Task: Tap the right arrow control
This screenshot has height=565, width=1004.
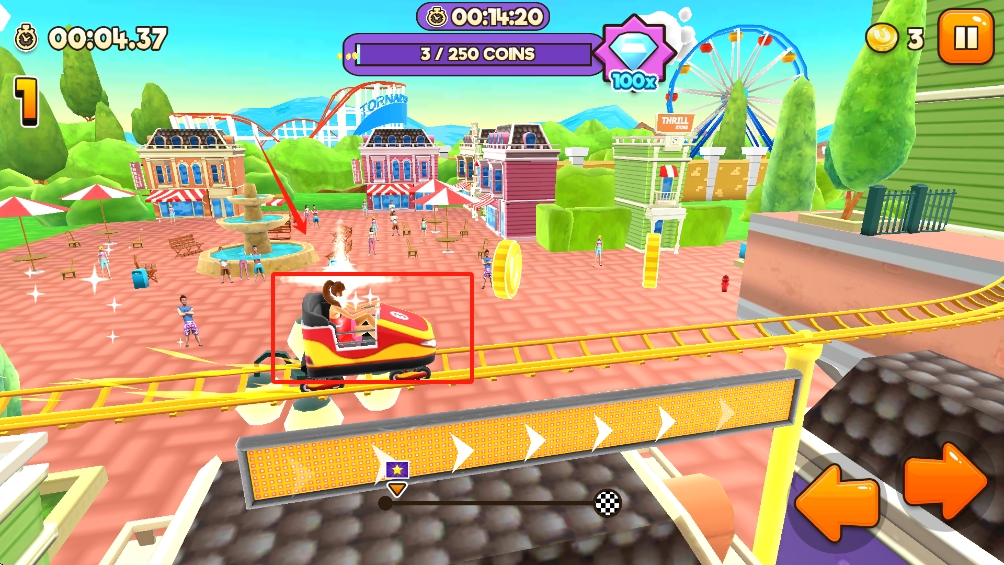Action: click(946, 480)
